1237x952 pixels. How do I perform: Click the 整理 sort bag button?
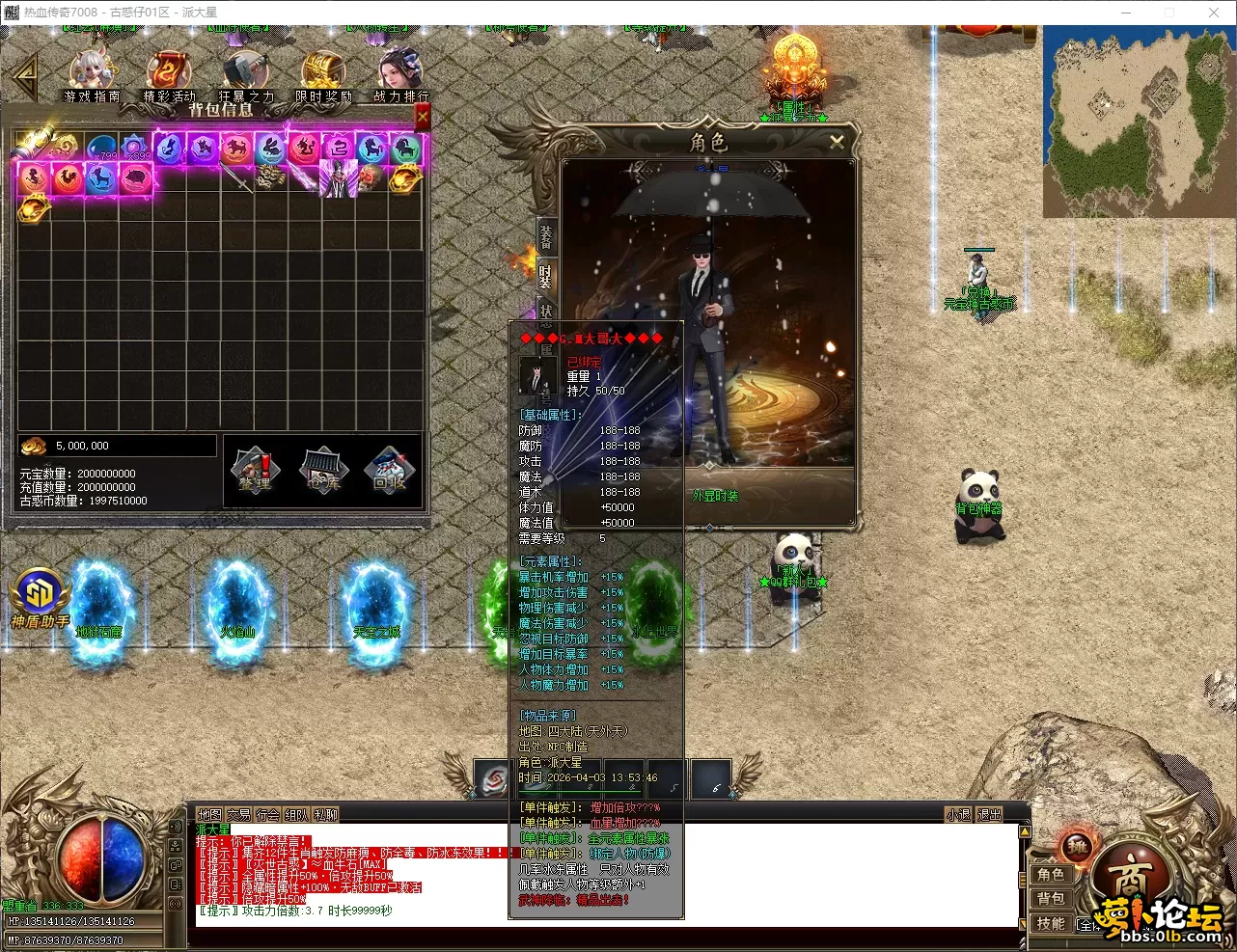[255, 471]
